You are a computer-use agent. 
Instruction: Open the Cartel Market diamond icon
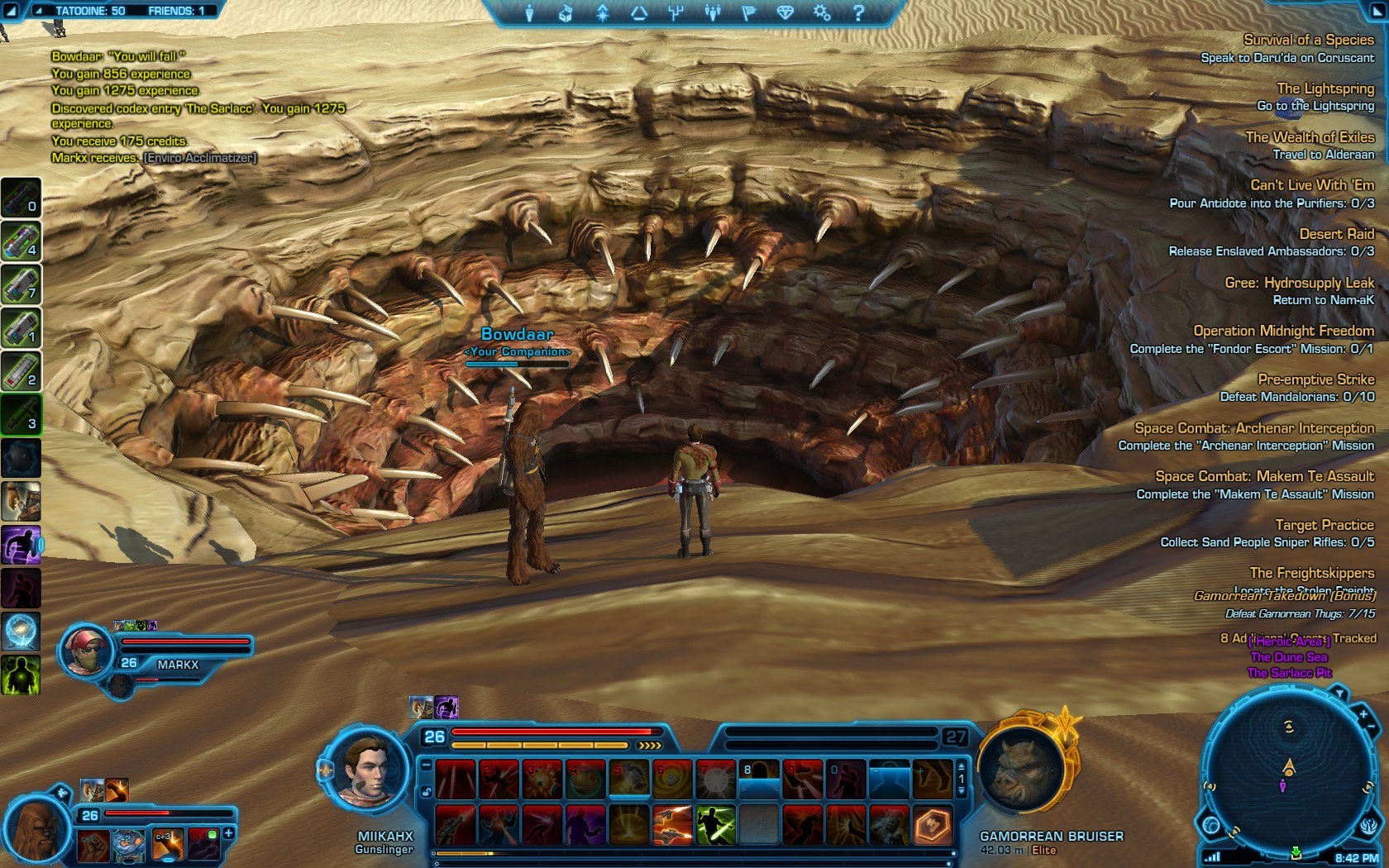tap(787, 11)
